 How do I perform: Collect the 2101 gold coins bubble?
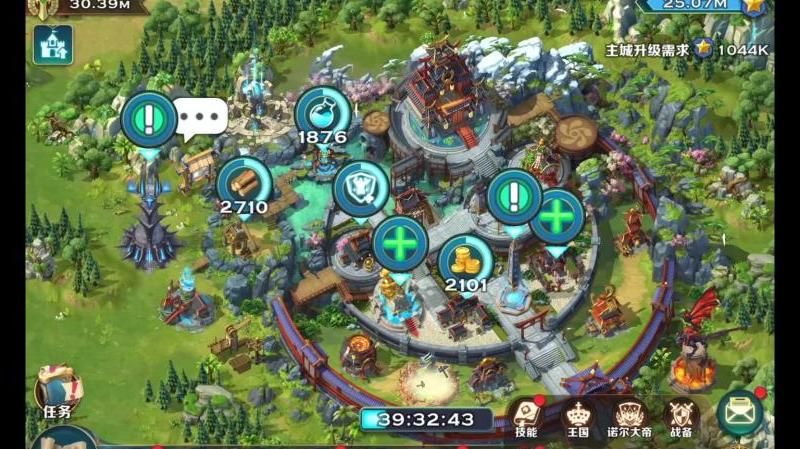click(466, 260)
